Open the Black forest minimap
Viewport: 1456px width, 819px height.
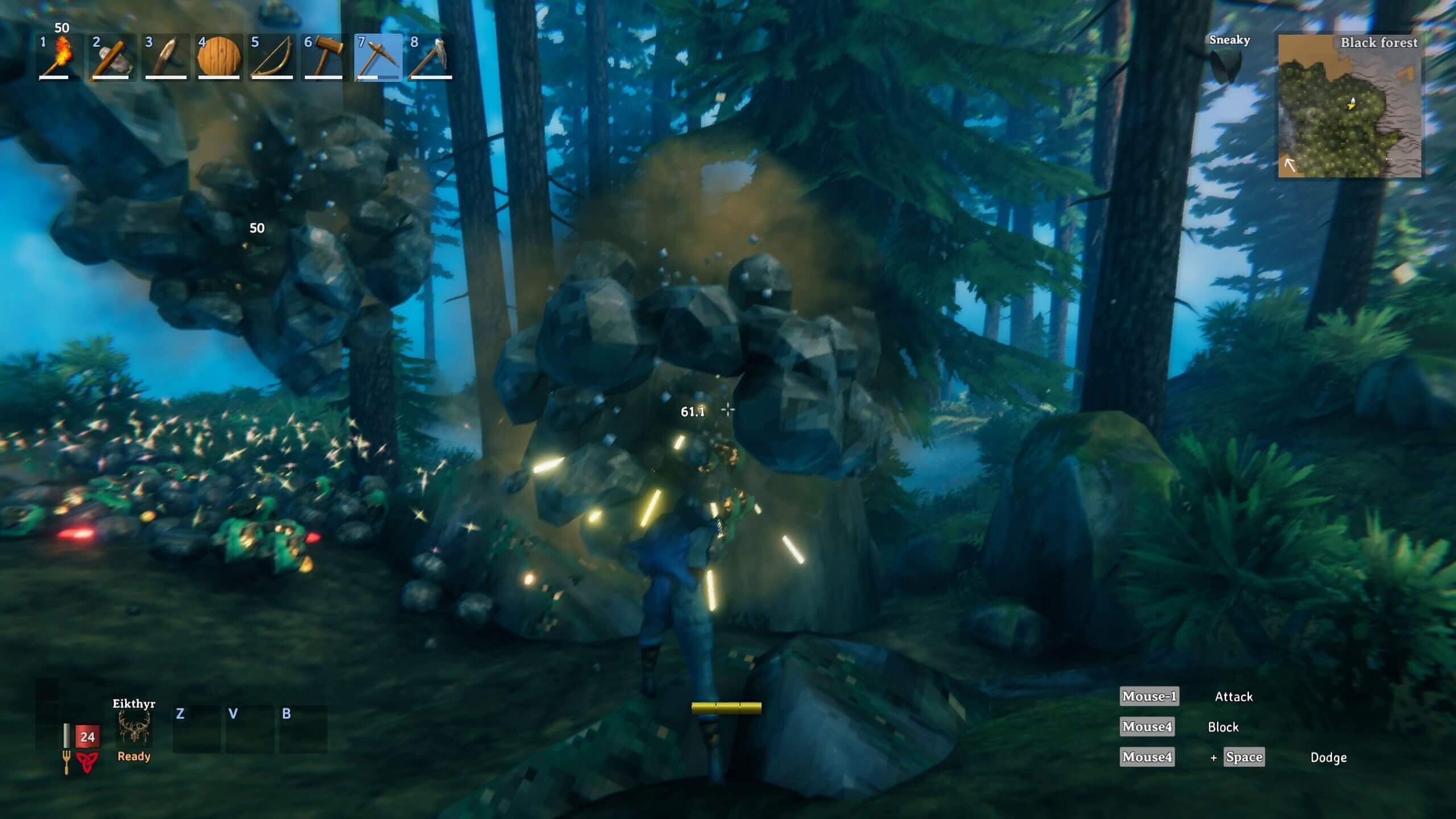pos(1349,106)
